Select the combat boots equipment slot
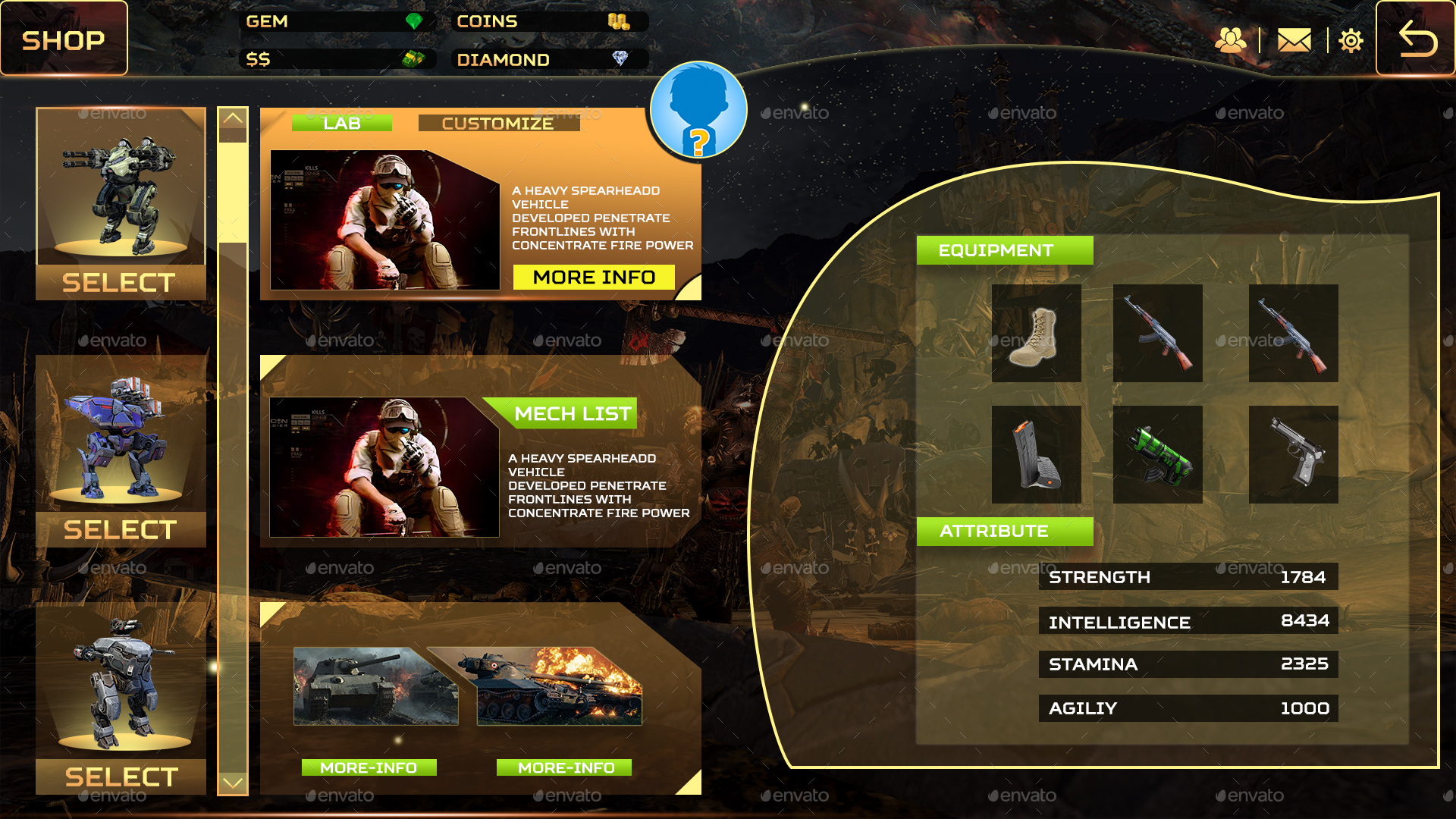 [x=1036, y=334]
